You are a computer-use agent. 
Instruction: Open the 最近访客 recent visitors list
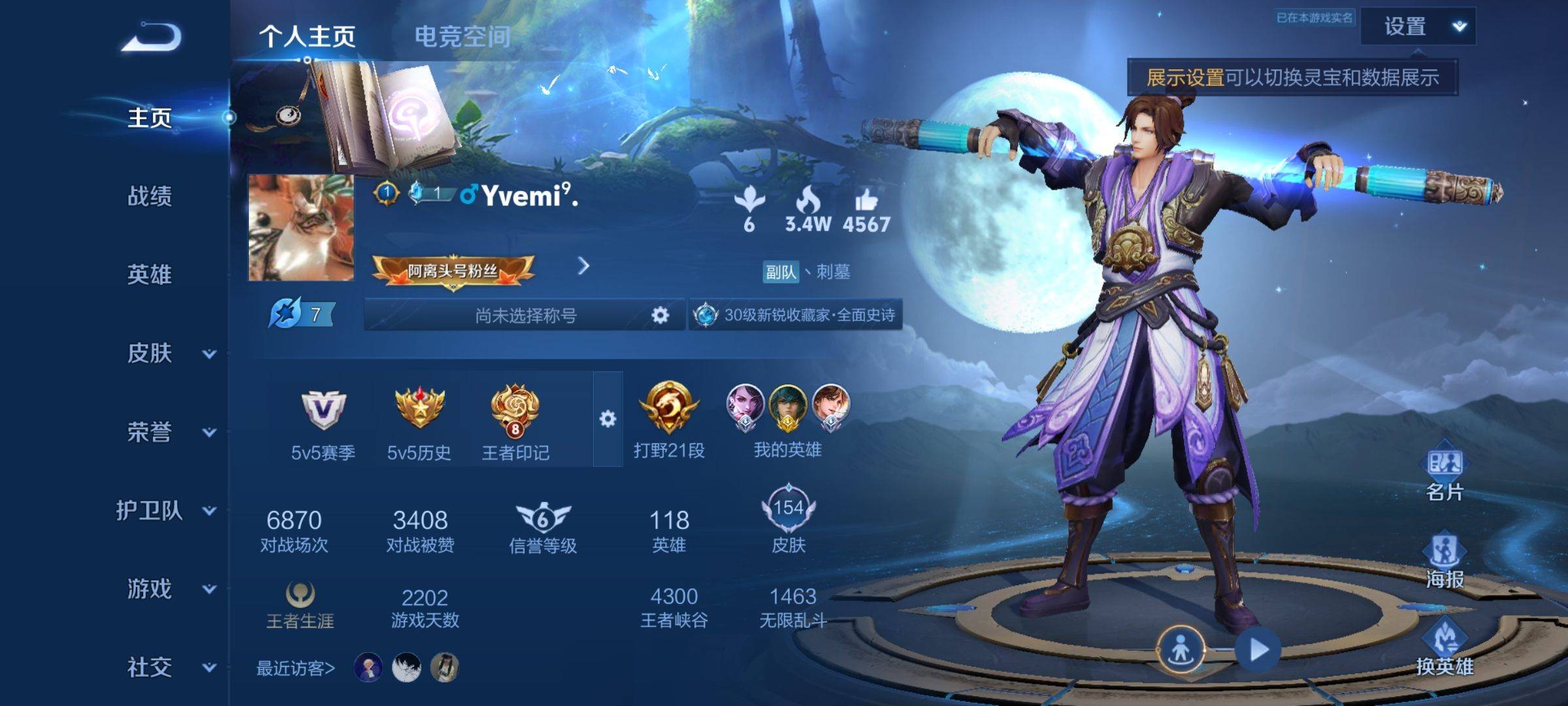pyautogui.click(x=295, y=668)
